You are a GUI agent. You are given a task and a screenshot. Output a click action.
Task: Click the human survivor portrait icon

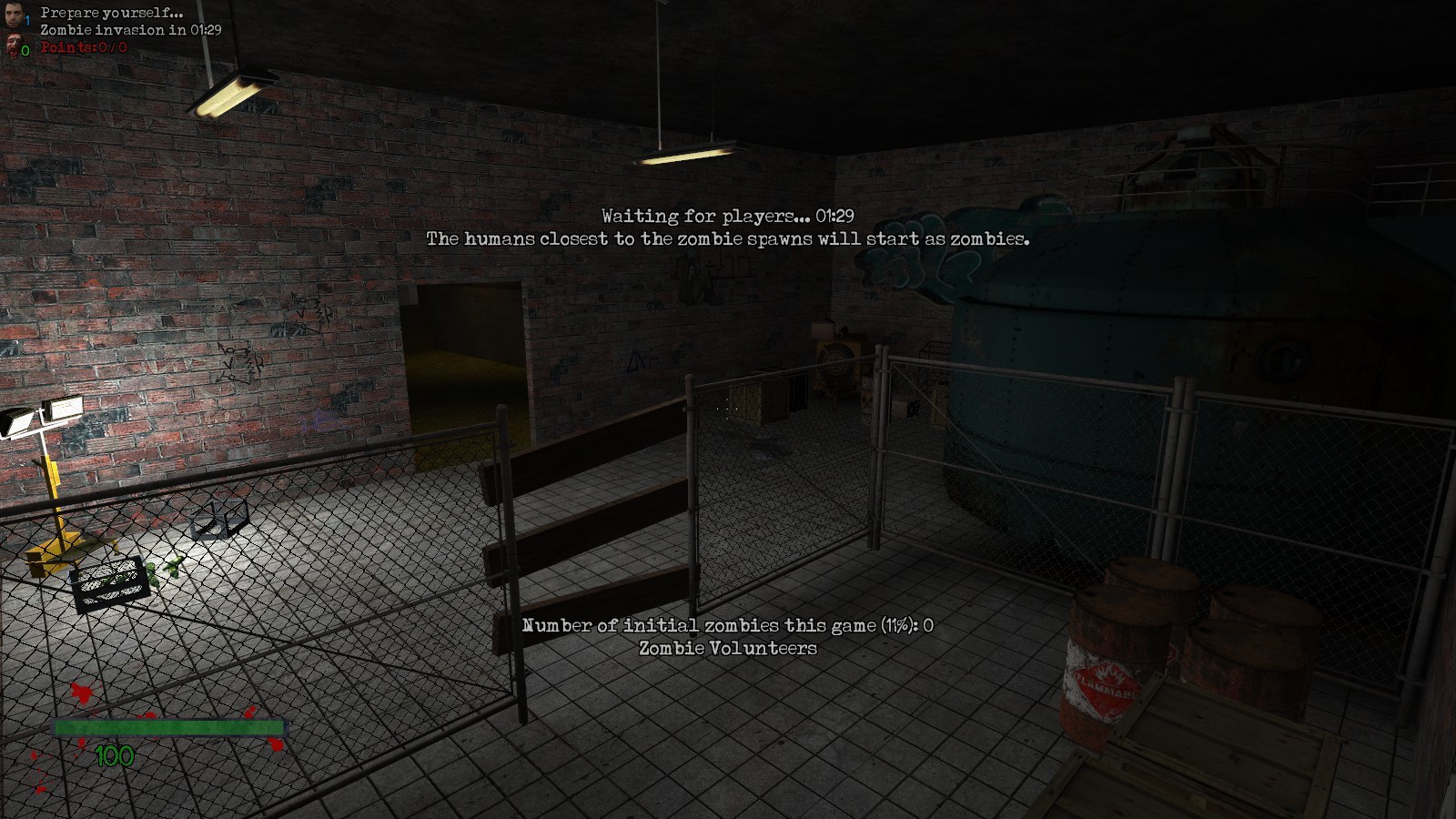[13, 15]
